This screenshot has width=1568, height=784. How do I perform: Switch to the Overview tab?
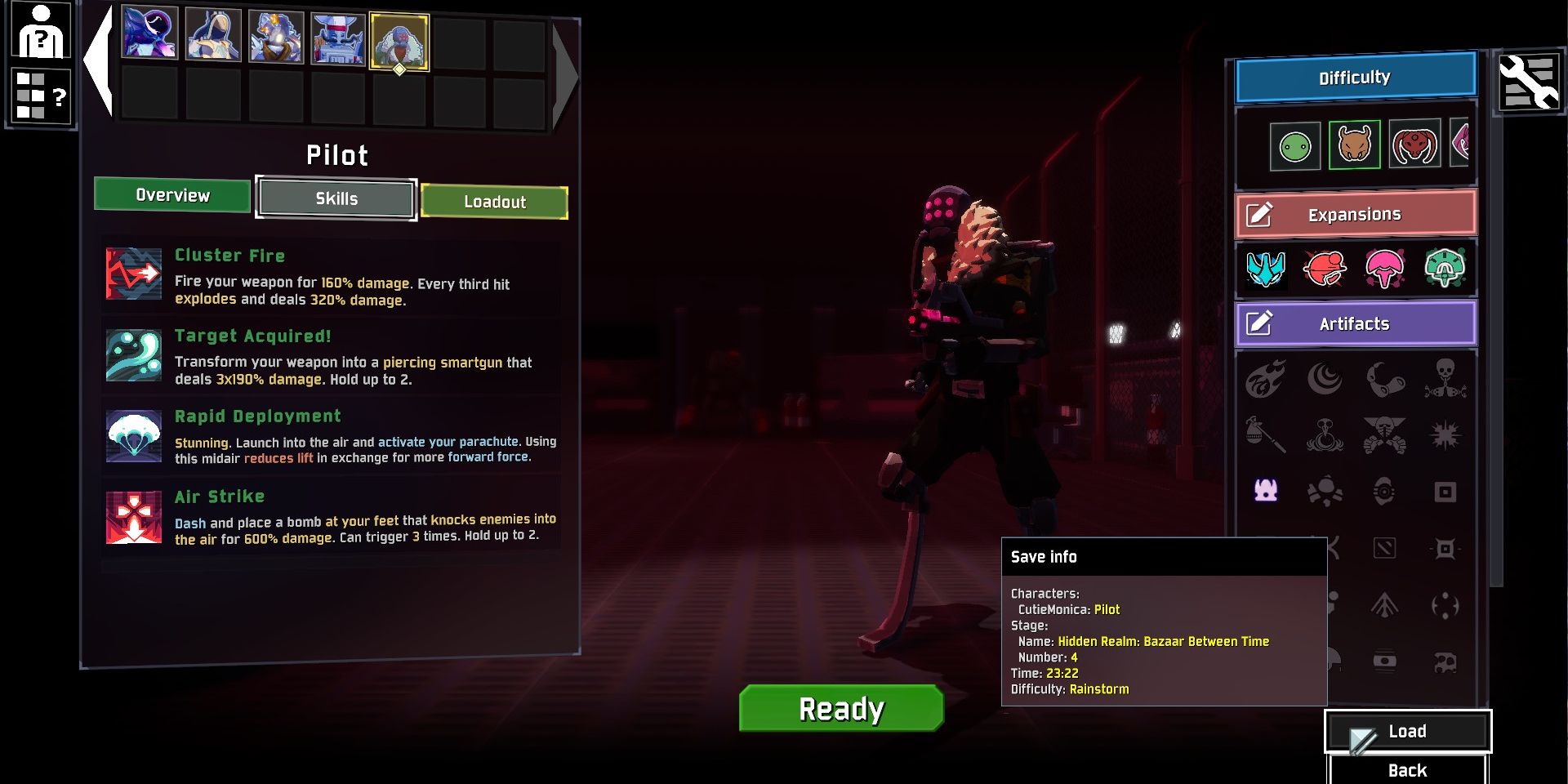tap(172, 195)
